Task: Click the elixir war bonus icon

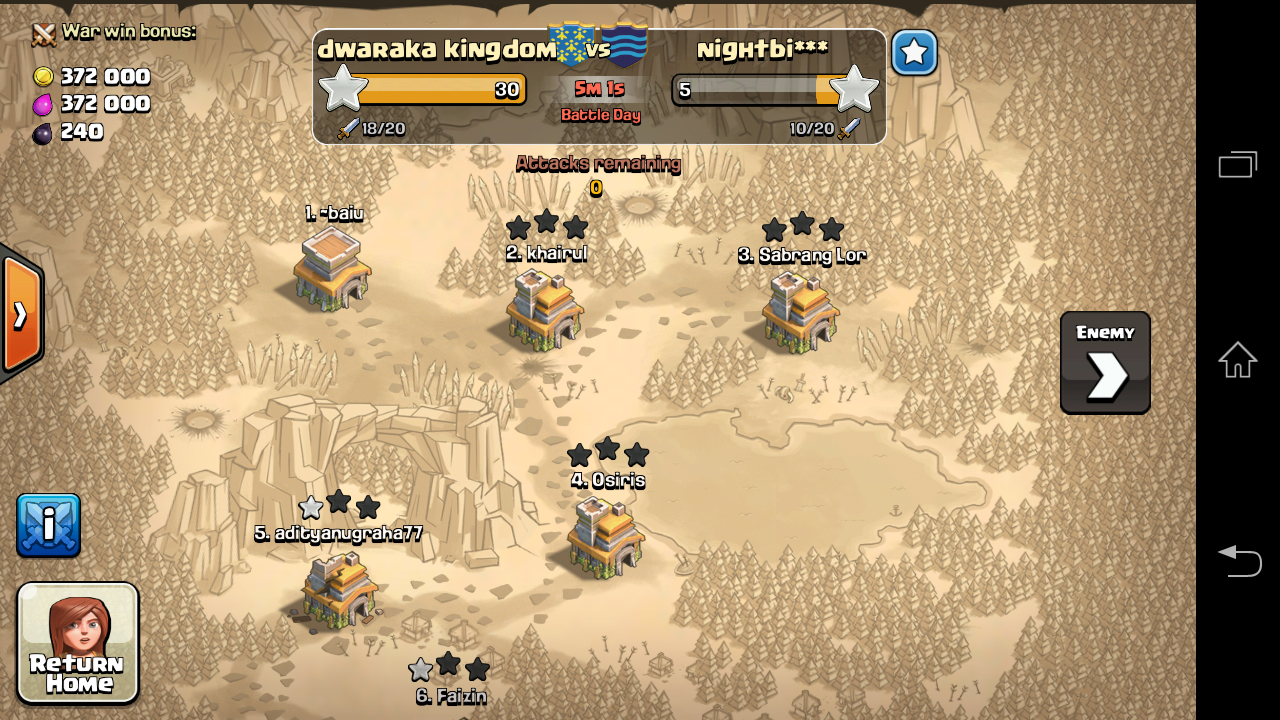Action: (42, 104)
